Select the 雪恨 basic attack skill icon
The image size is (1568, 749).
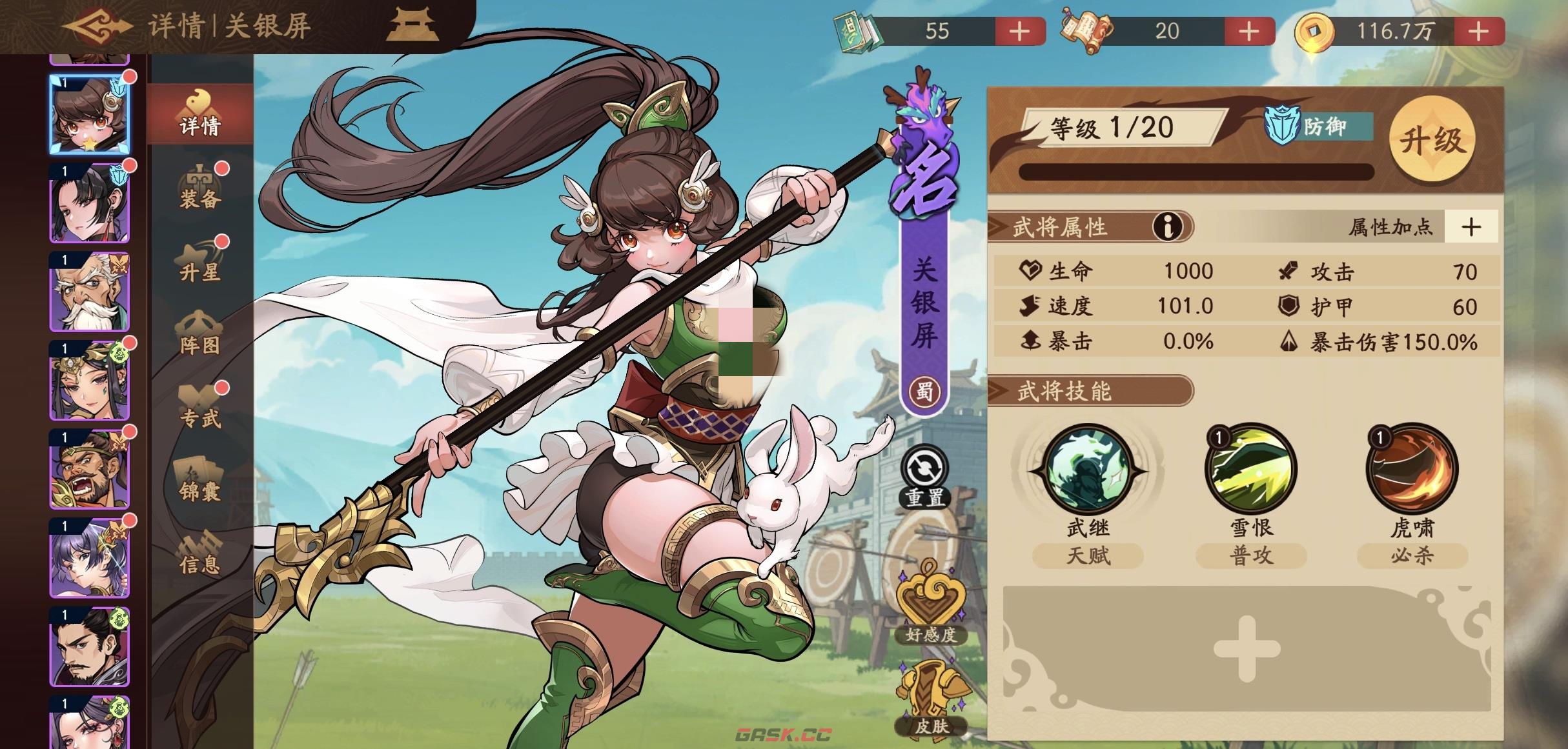[1251, 474]
